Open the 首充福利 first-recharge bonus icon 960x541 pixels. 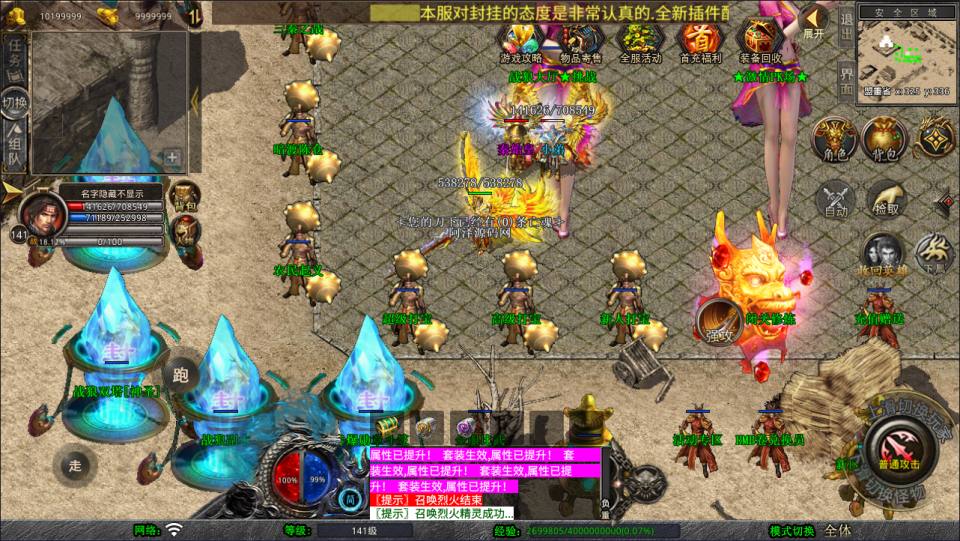point(699,42)
